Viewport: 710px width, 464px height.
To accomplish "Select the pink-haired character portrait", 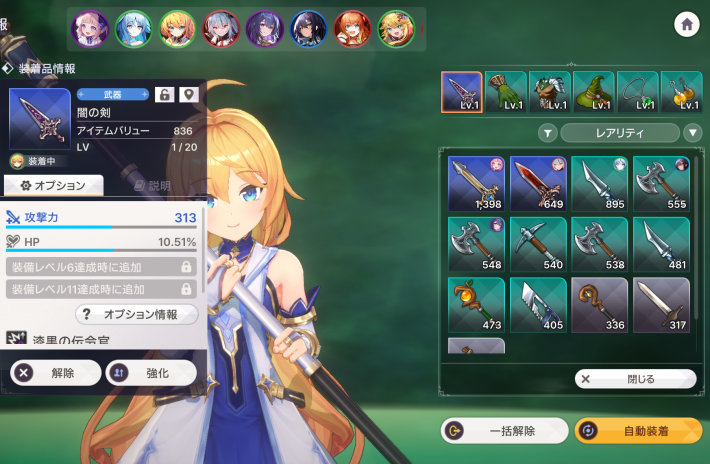I will click(88, 29).
